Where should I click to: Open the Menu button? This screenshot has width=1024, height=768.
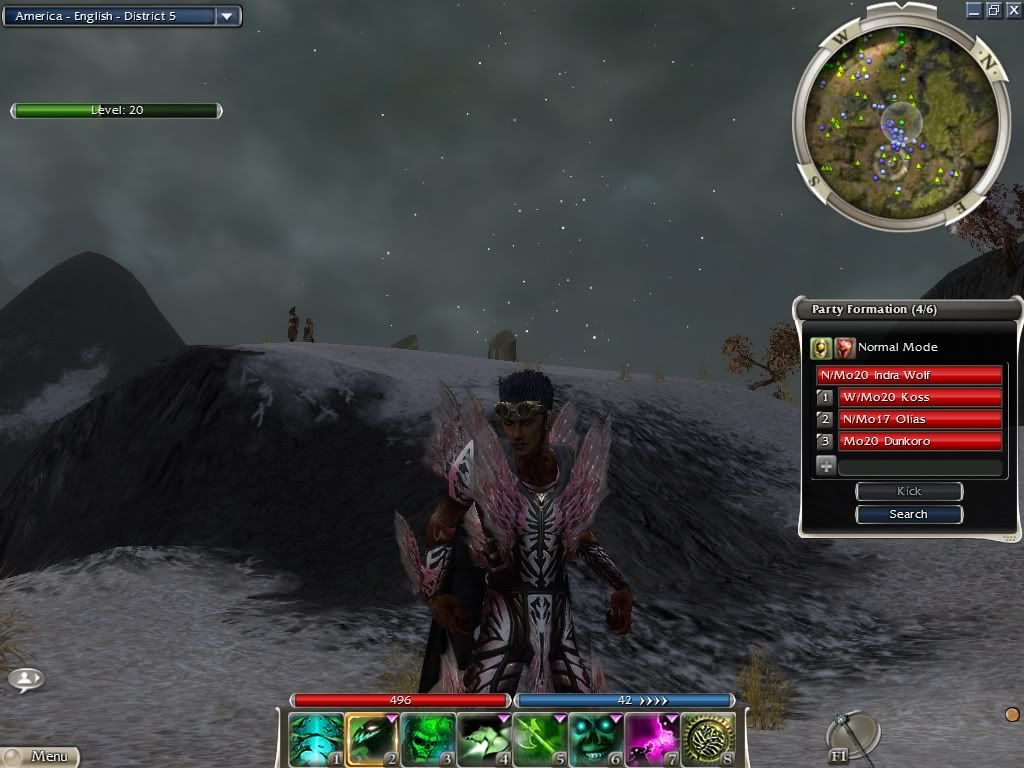(40, 757)
